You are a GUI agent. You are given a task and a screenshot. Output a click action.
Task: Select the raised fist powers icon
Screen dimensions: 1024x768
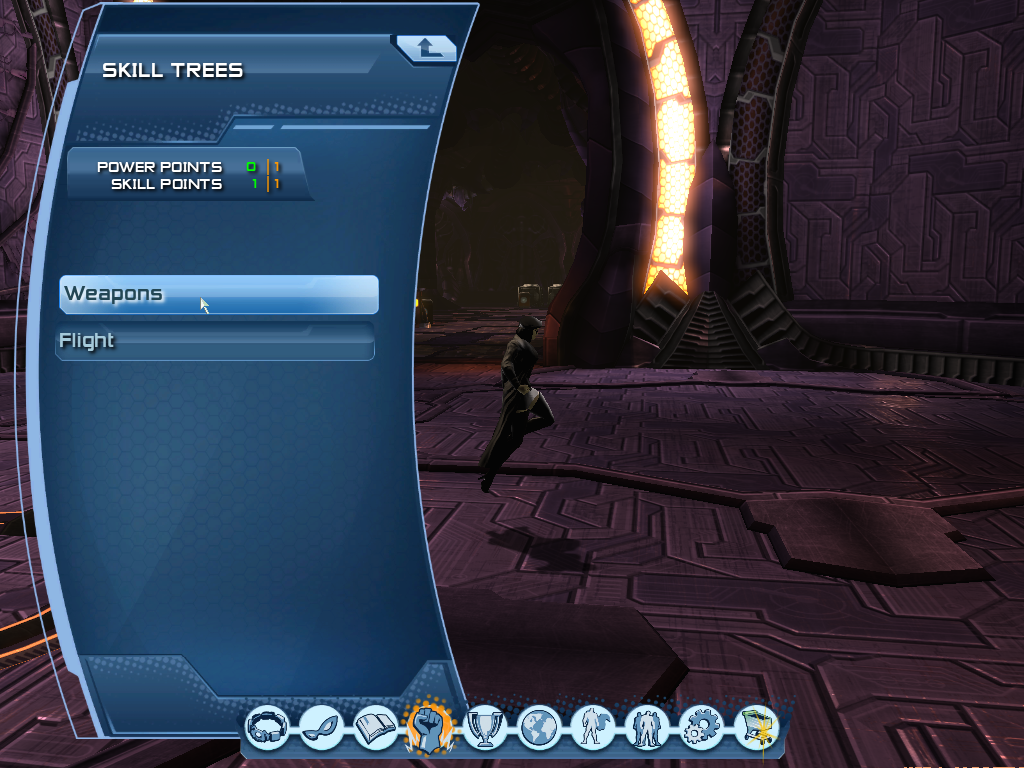(x=430, y=725)
